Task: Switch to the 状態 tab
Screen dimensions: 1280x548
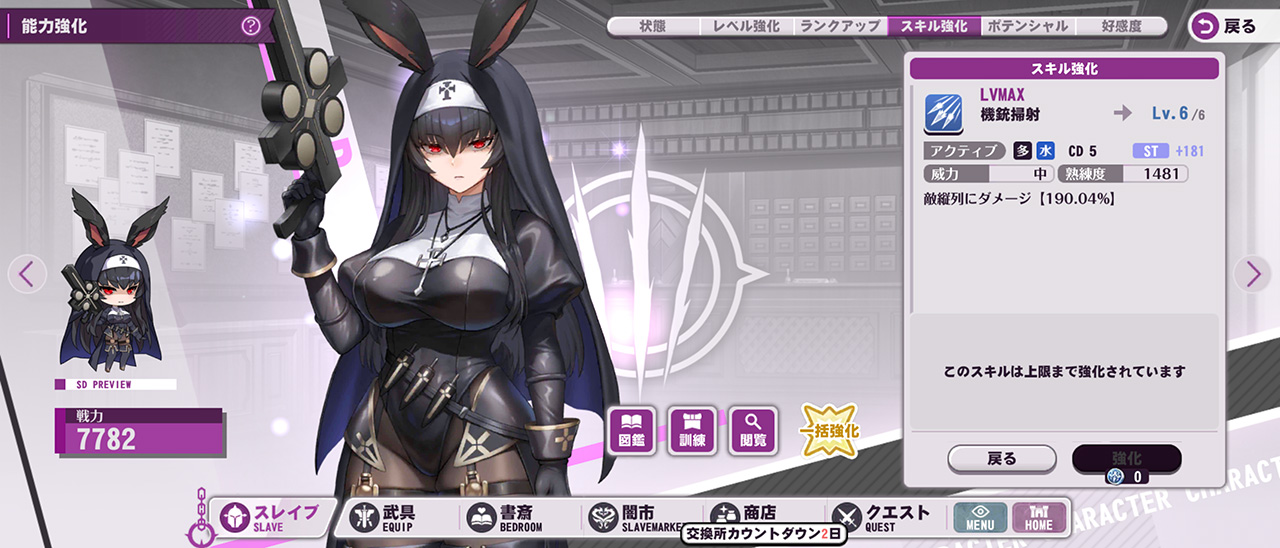Action: click(x=653, y=27)
